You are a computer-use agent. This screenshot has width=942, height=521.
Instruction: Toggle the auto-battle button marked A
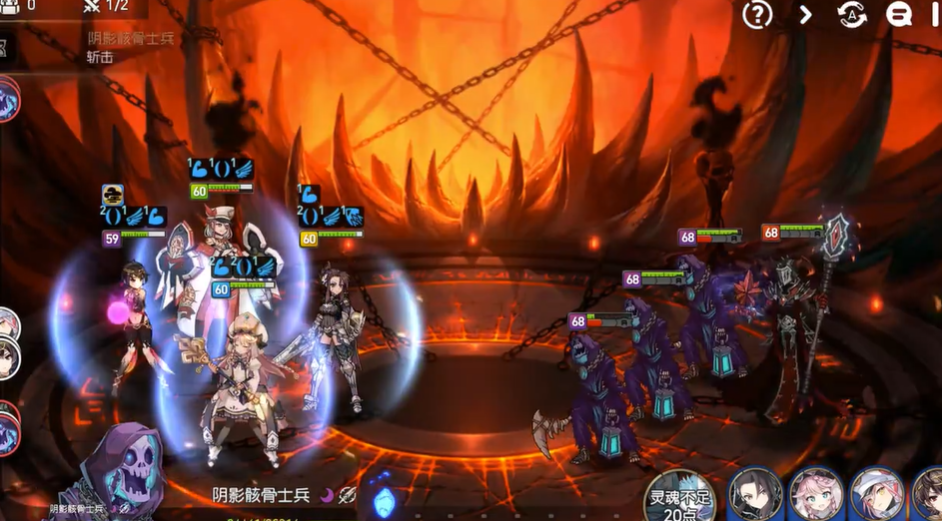pyautogui.click(x=852, y=14)
